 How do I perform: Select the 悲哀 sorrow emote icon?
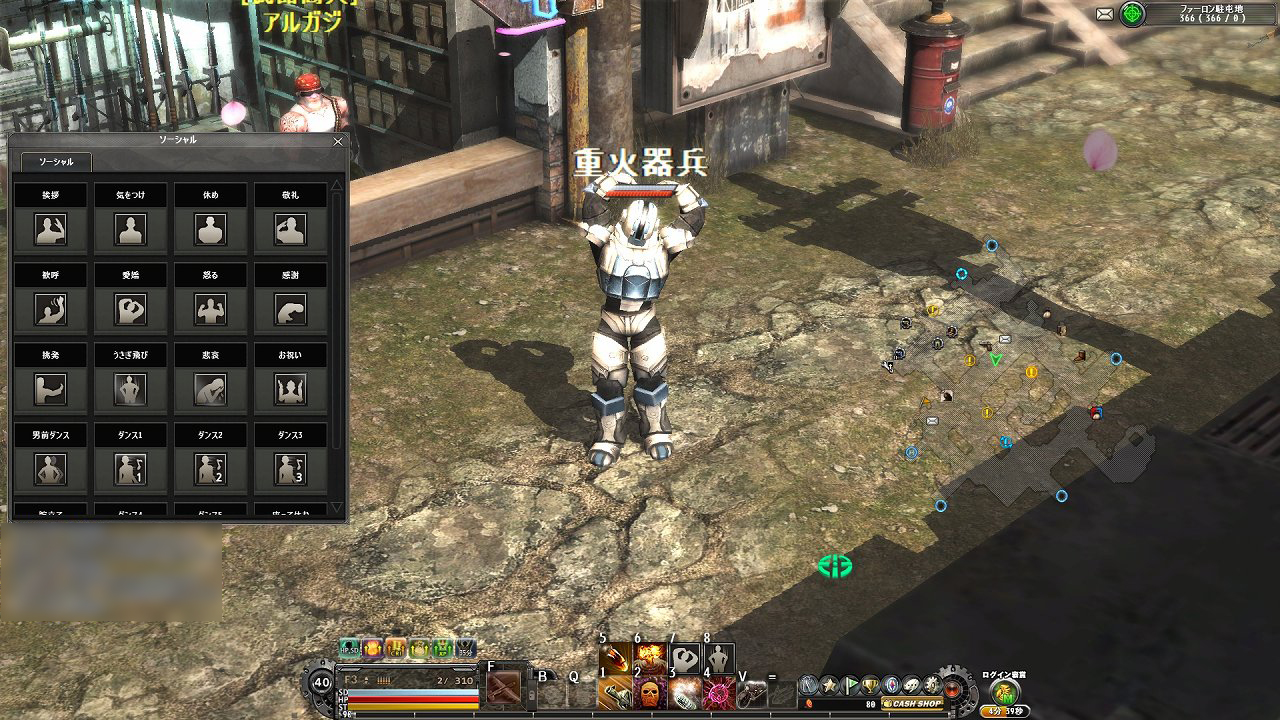[210, 387]
